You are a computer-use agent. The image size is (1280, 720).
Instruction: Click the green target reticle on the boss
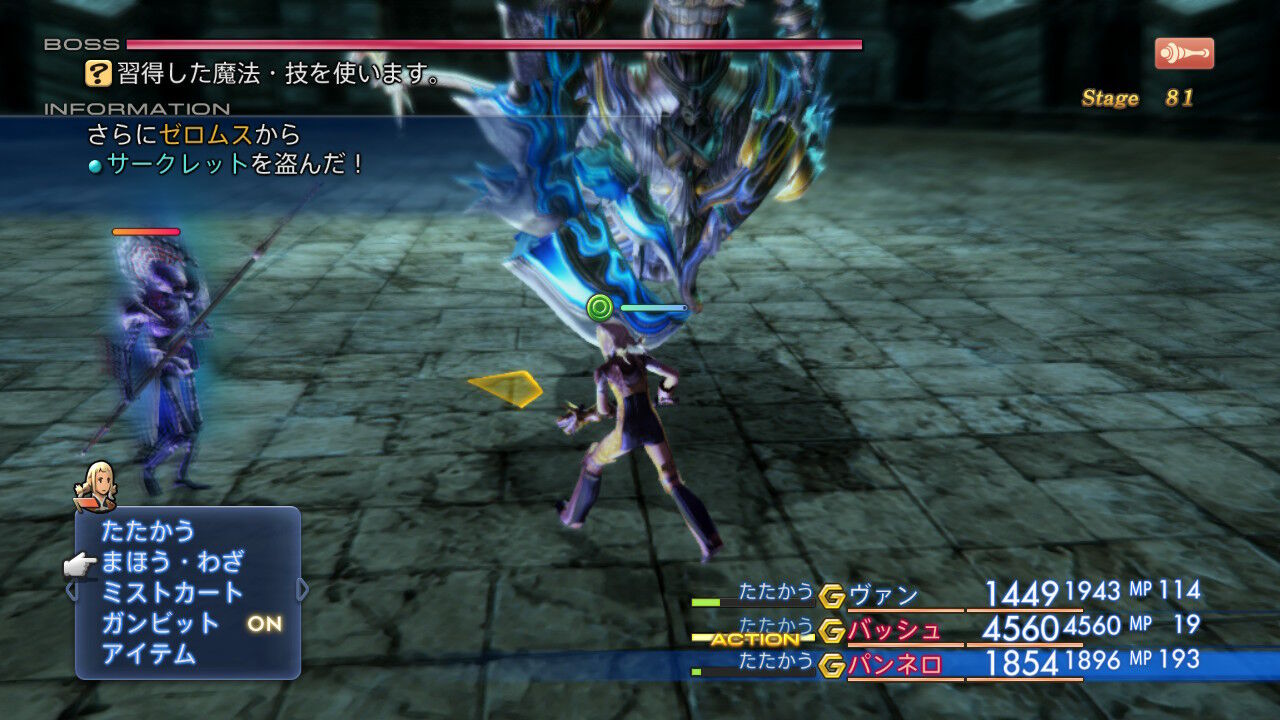(x=598, y=306)
